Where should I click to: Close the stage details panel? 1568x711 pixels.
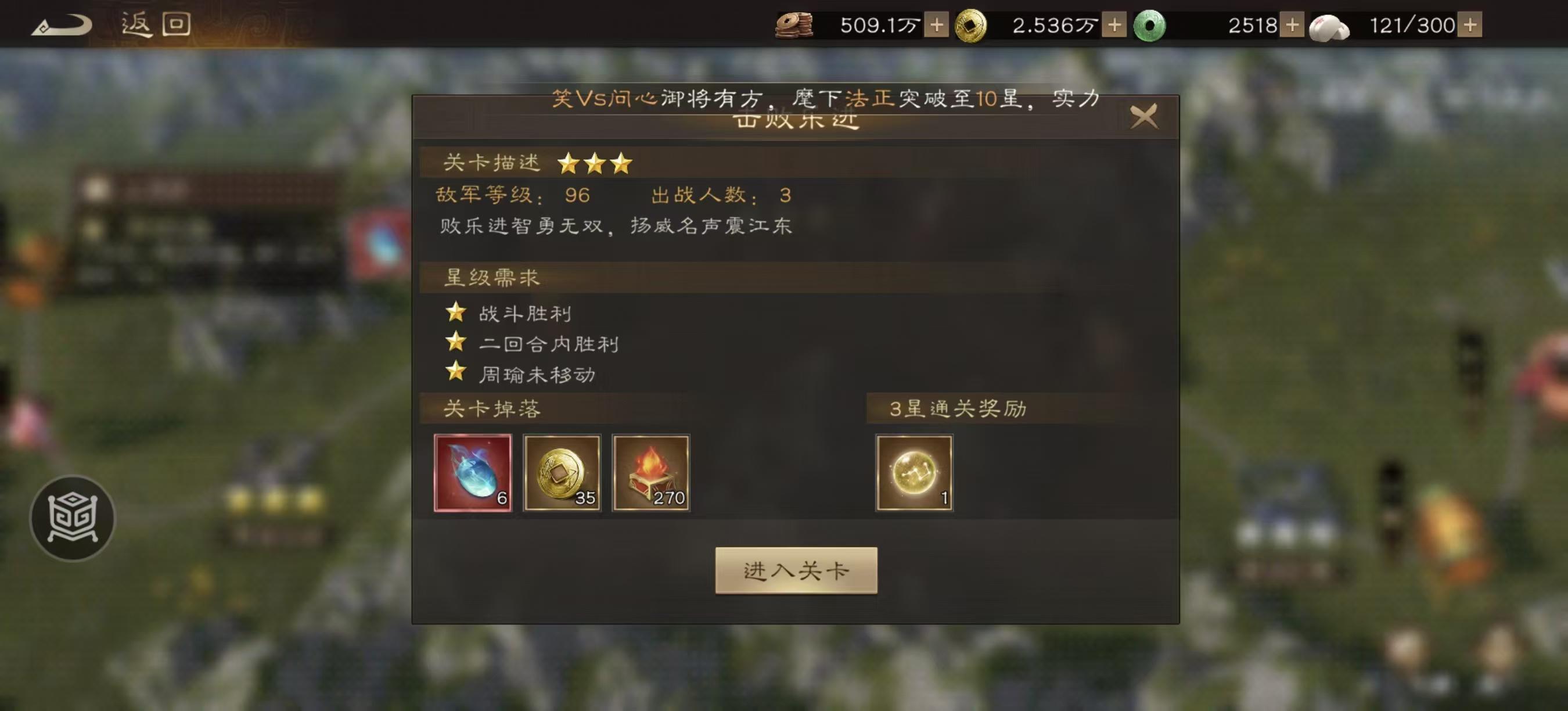[1144, 116]
